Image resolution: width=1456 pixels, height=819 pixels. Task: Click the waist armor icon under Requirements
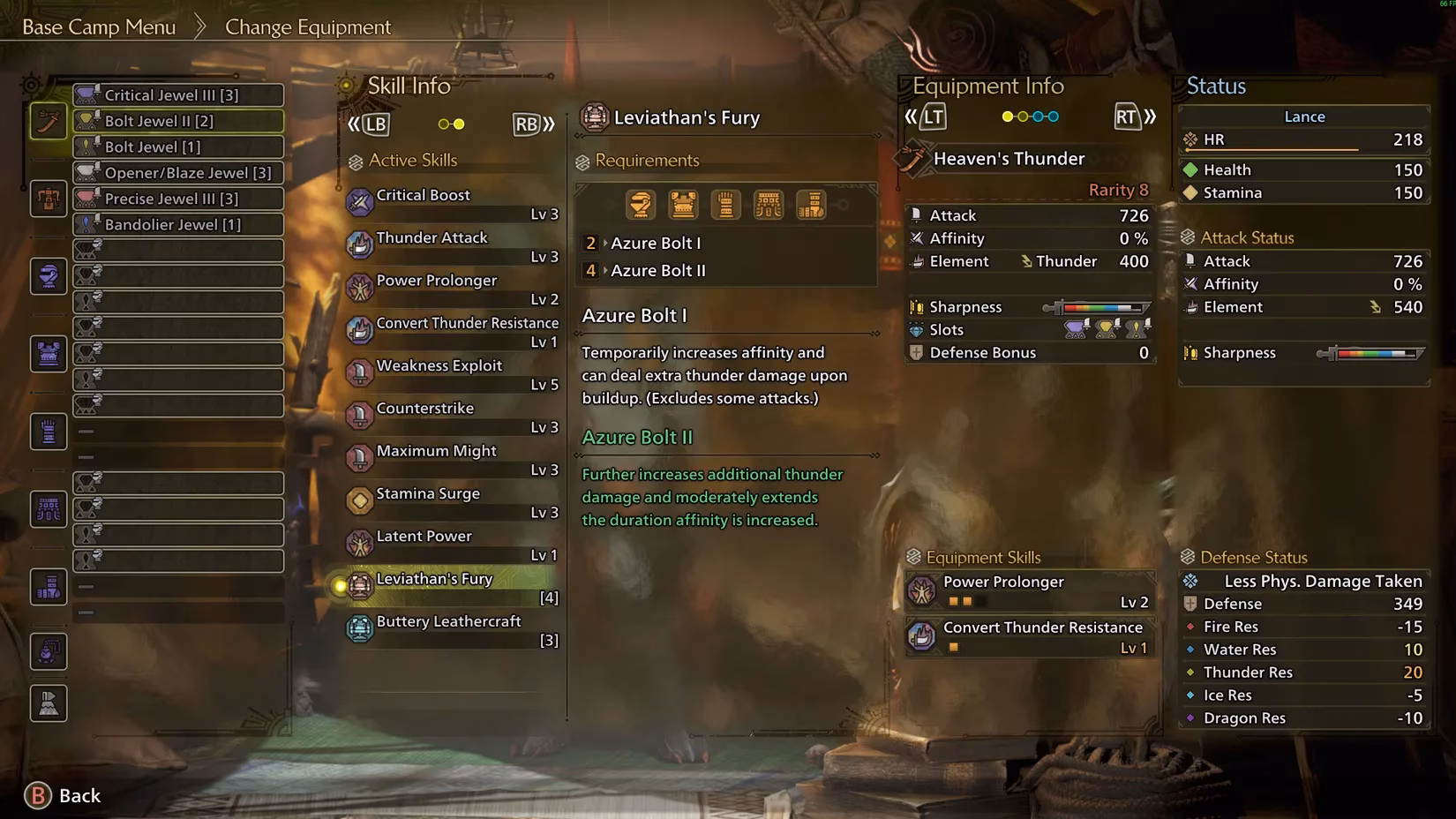(x=769, y=204)
